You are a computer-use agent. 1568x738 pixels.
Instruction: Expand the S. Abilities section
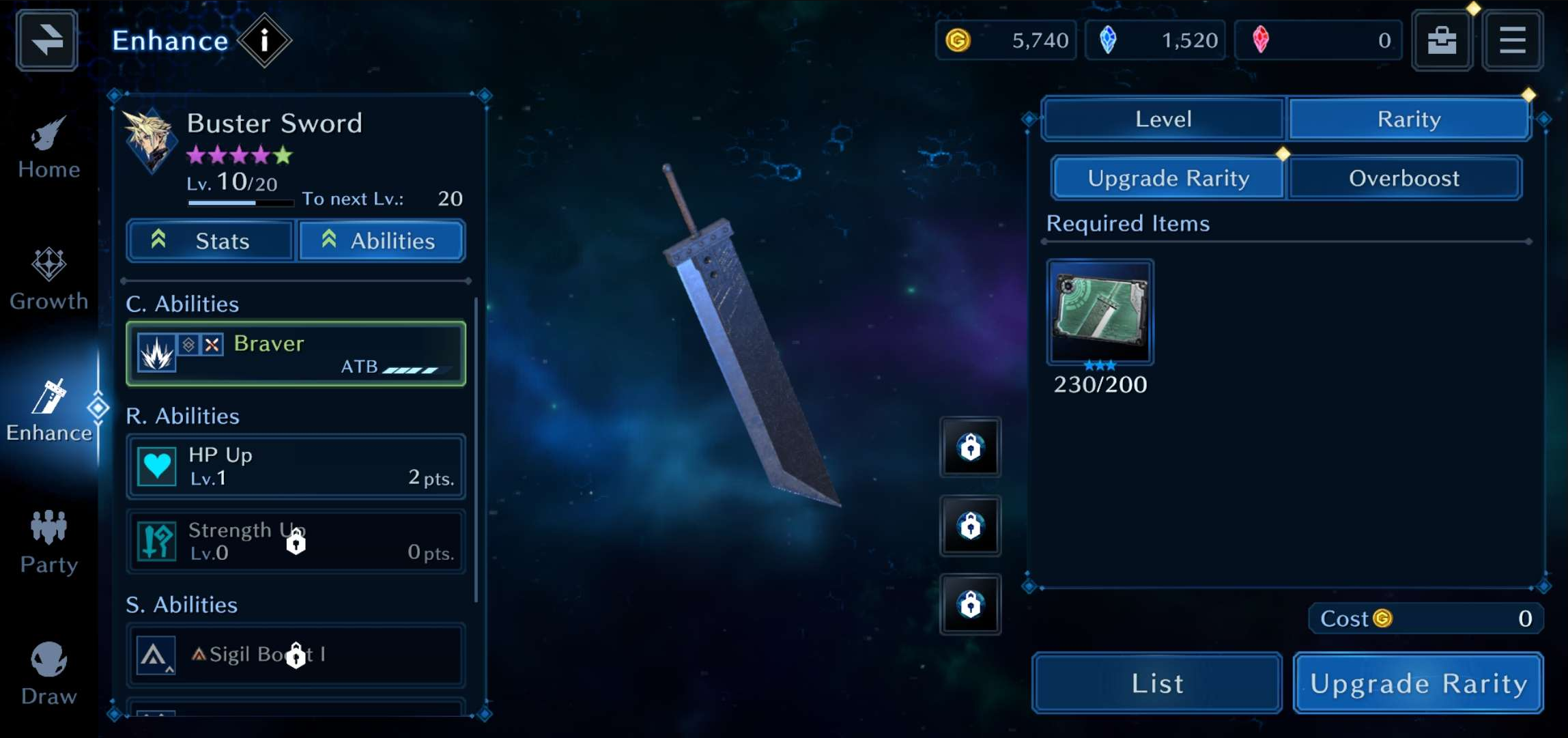pos(182,604)
